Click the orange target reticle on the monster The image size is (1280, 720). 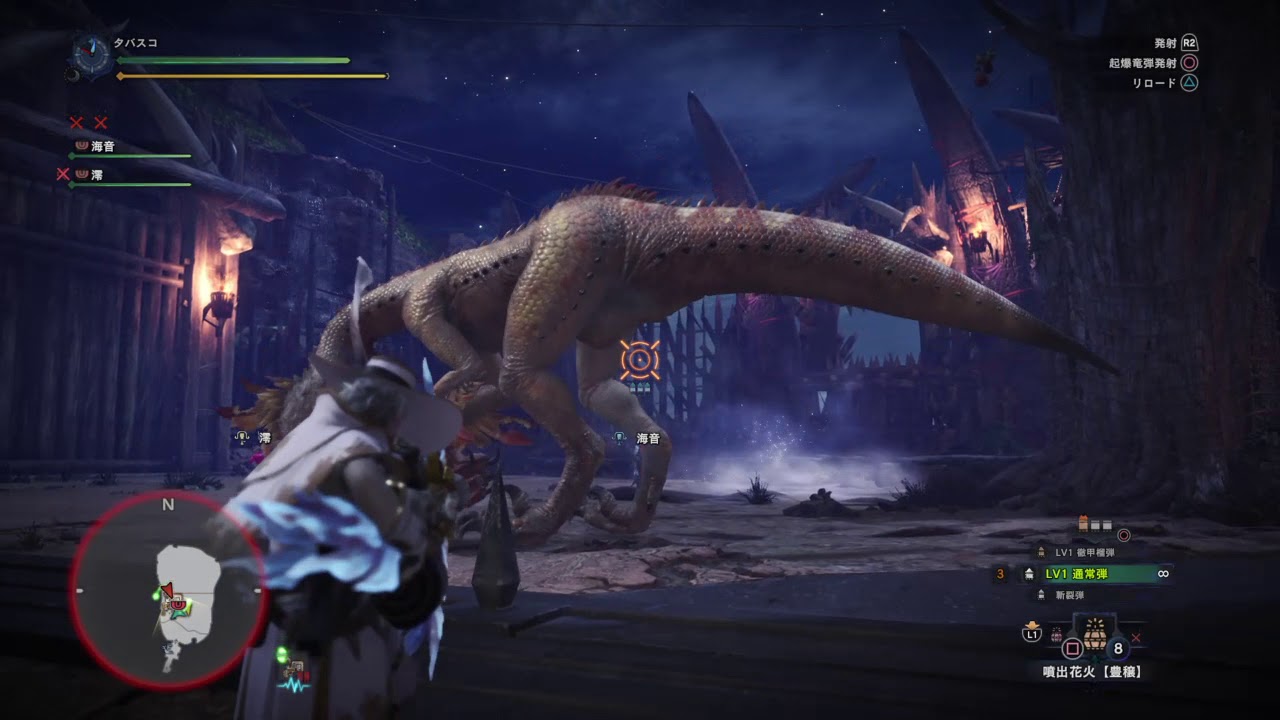(639, 360)
